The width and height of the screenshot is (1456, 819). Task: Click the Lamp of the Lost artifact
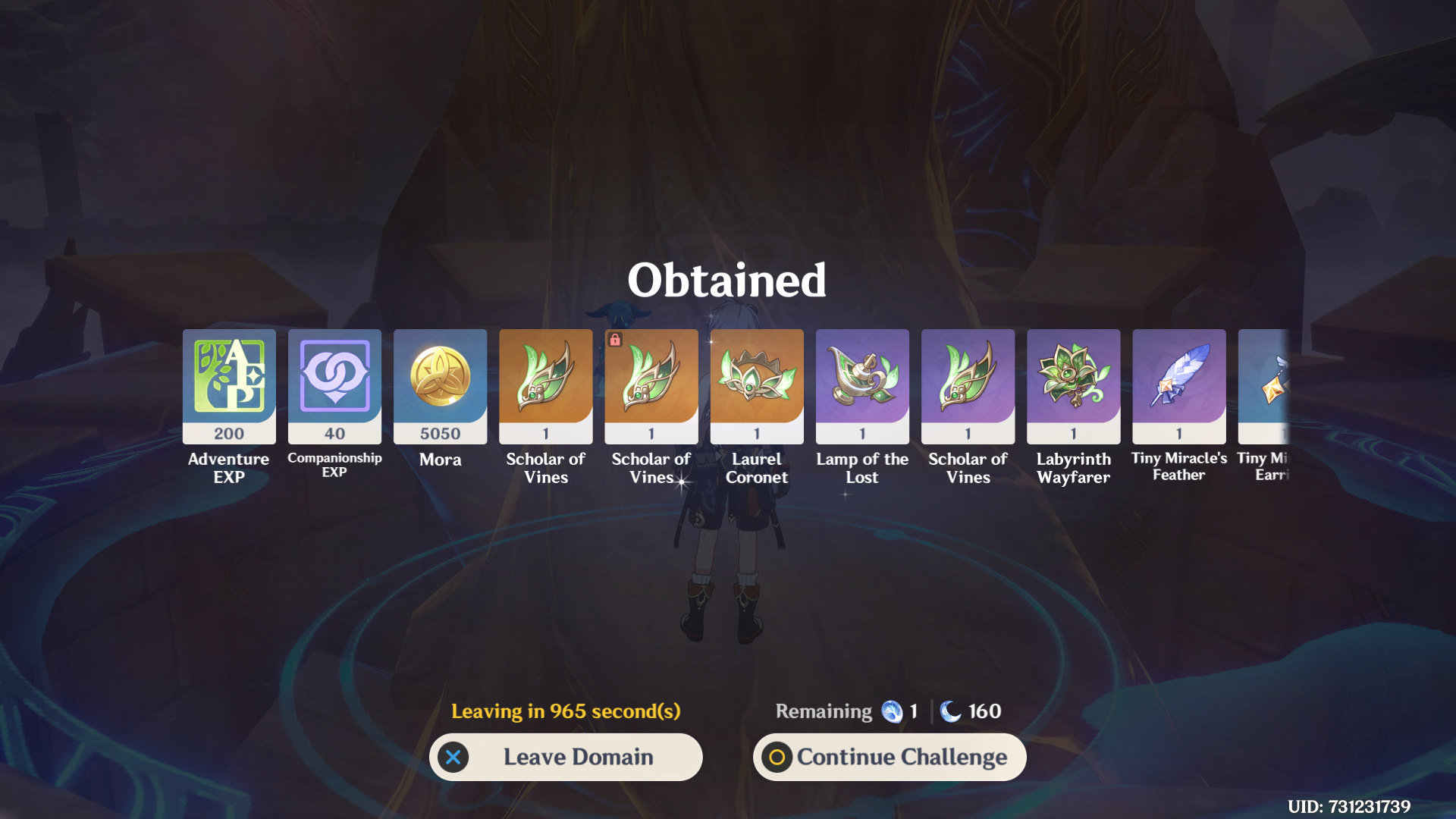pos(861,387)
